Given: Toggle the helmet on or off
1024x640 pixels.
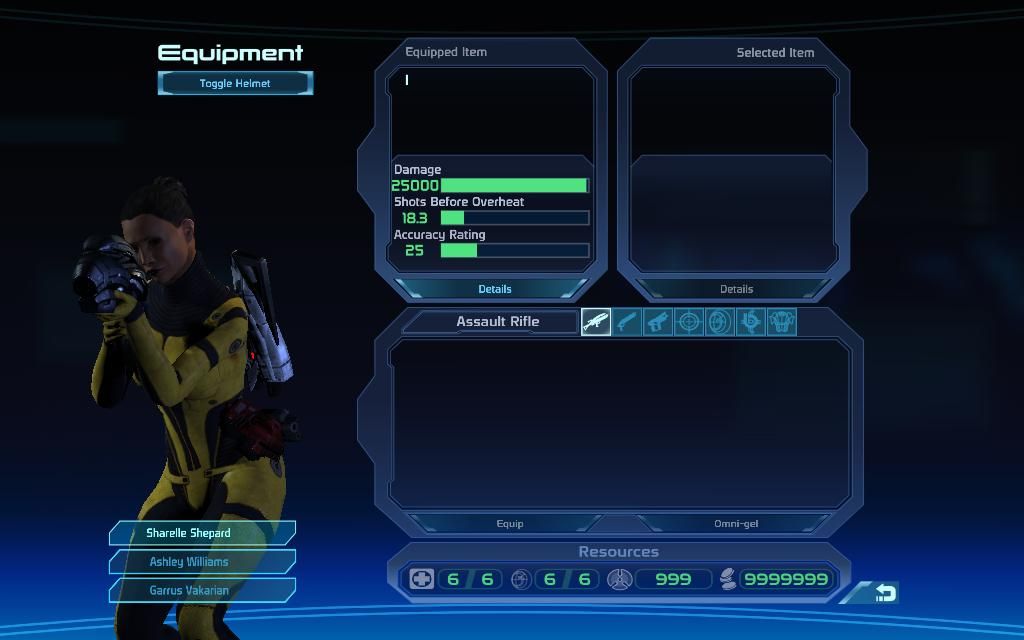Looking at the screenshot, I should (235, 83).
